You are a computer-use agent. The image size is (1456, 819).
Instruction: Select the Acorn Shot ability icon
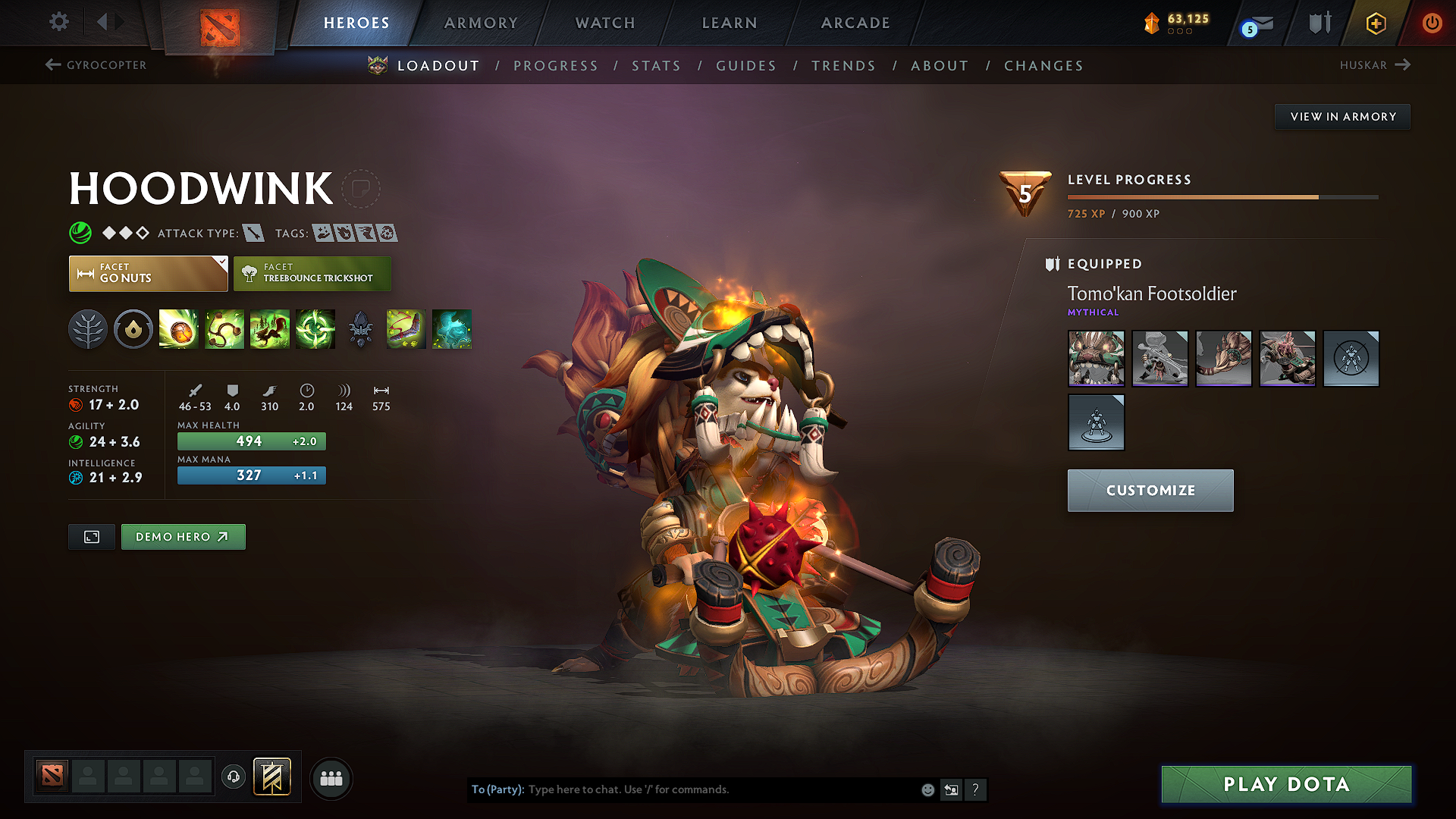click(x=178, y=329)
